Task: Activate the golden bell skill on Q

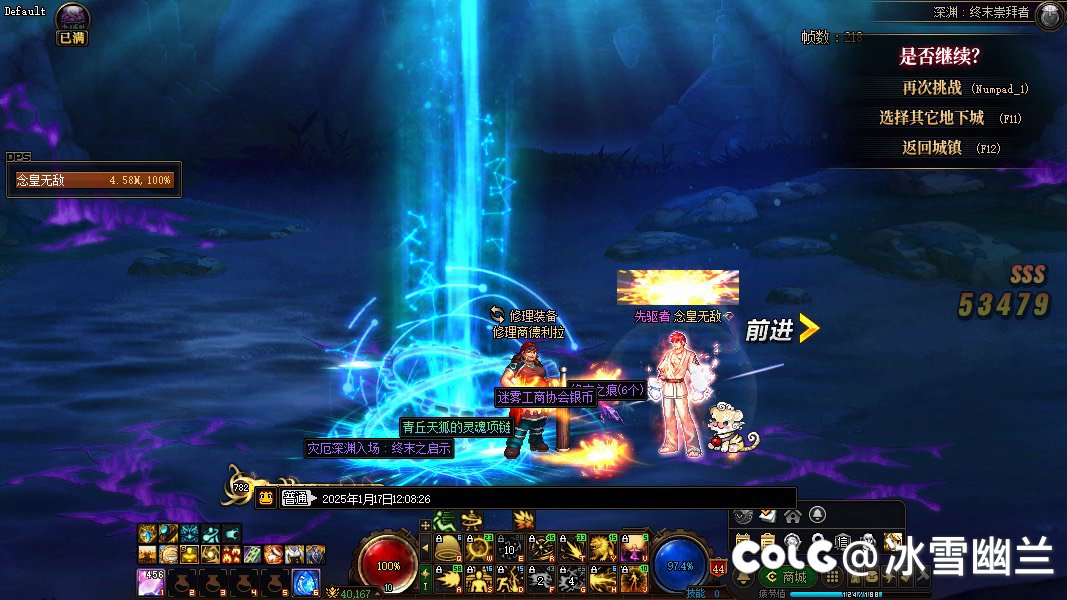Action: tap(448, 548)
